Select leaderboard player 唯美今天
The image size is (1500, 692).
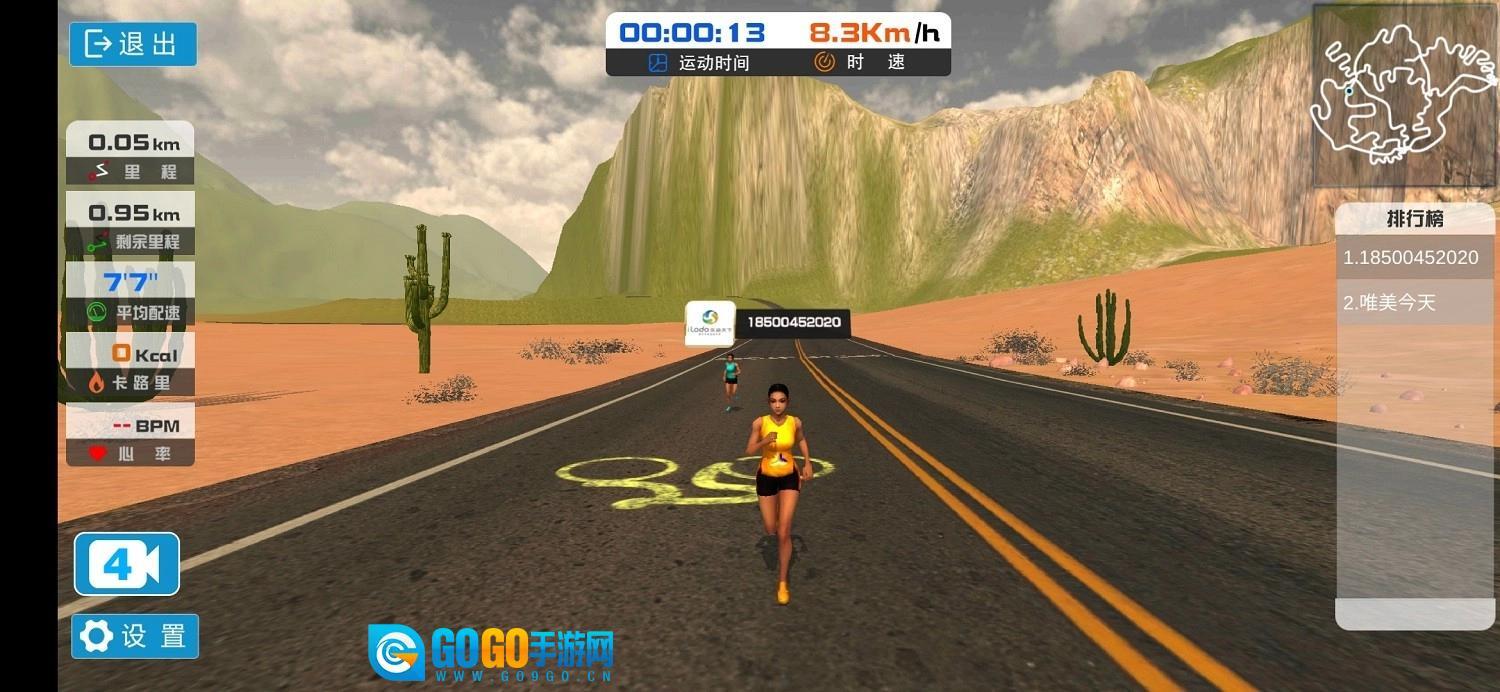click(1411, 303)
